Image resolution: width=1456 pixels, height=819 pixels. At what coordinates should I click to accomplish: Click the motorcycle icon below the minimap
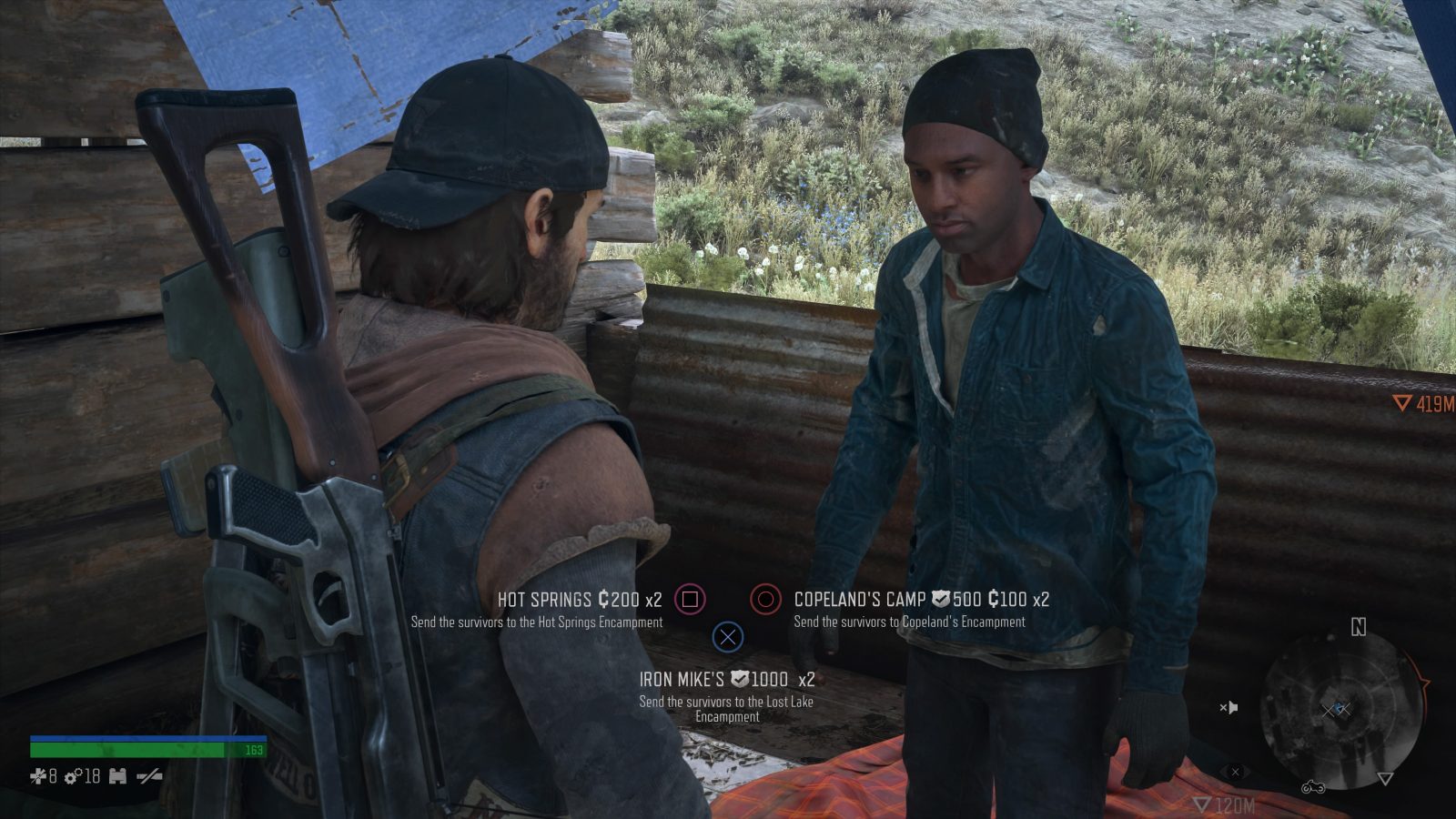tap(1313, 788)
